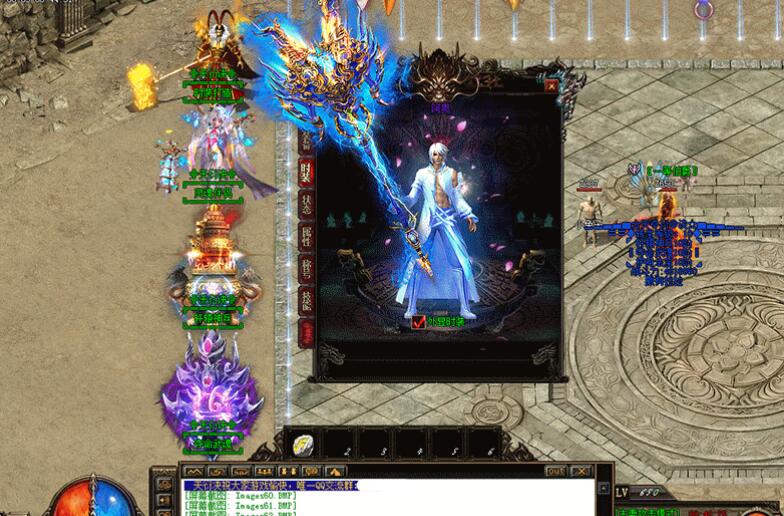Image resolution: width=784 pixels, height=516 pixels.
Task: Switch to the 时装 tab
Action: 306,172
